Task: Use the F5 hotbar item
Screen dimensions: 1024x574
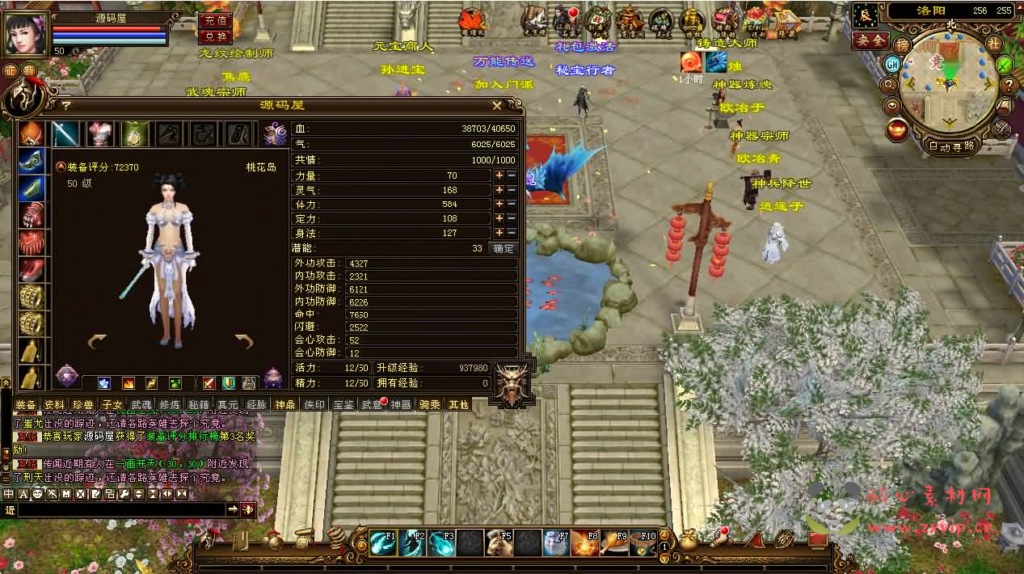Action: click(x=499, y=542)
